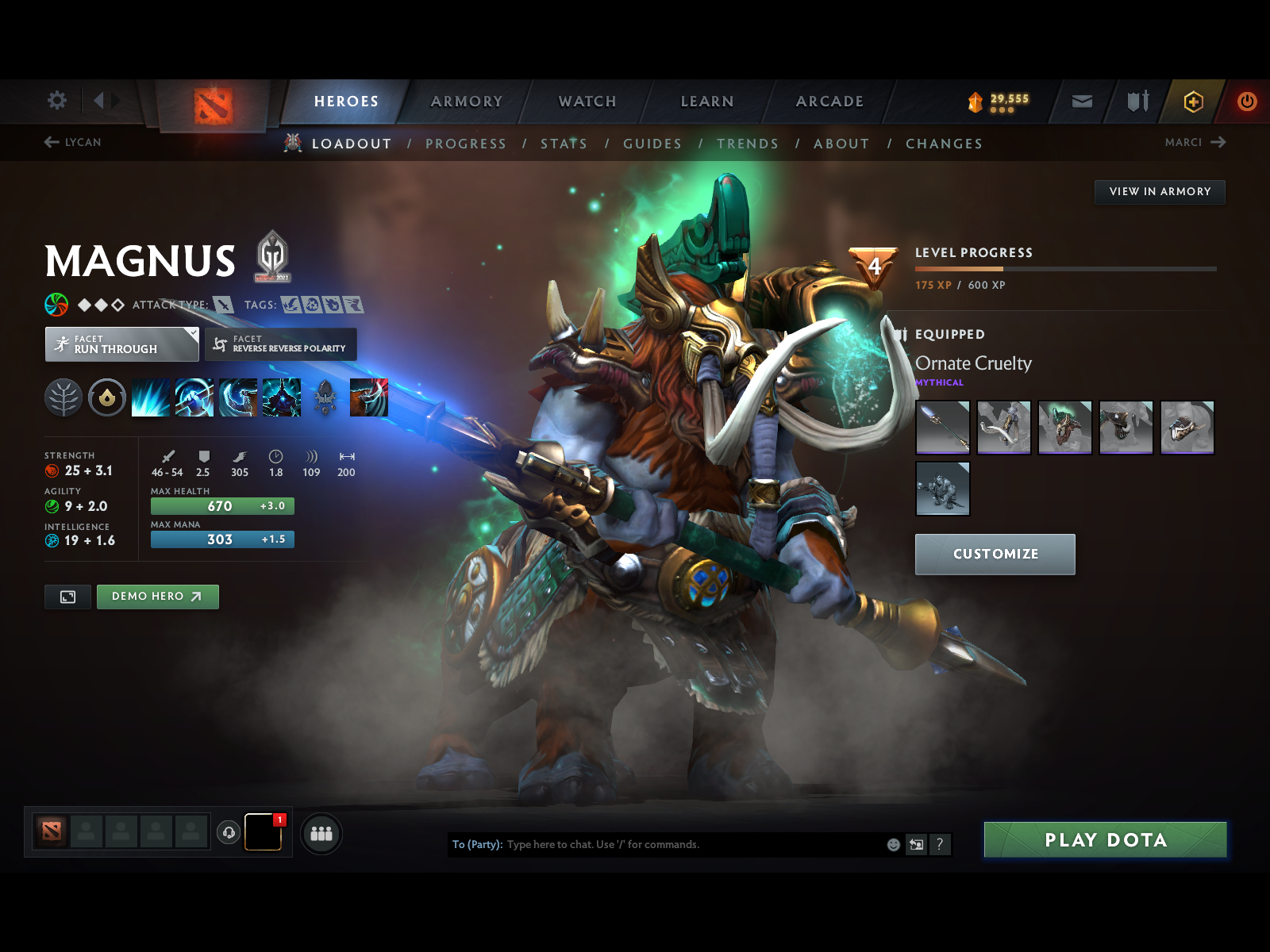Select the equipped Ornate Cruelty weapon thumbnail
Image resolution: width=1270 pixels, height=952 pixels.
[942, 428]
